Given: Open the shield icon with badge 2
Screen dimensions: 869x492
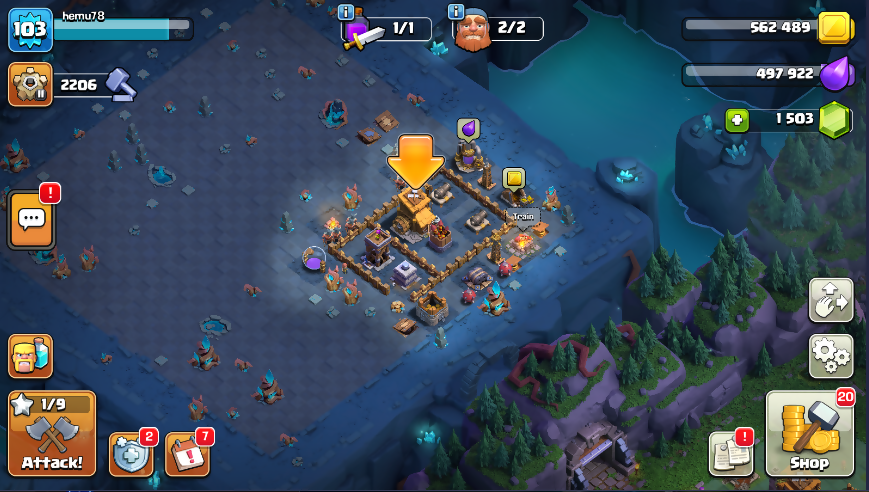Looking at the screenshot, I should [x=131, y=454].
